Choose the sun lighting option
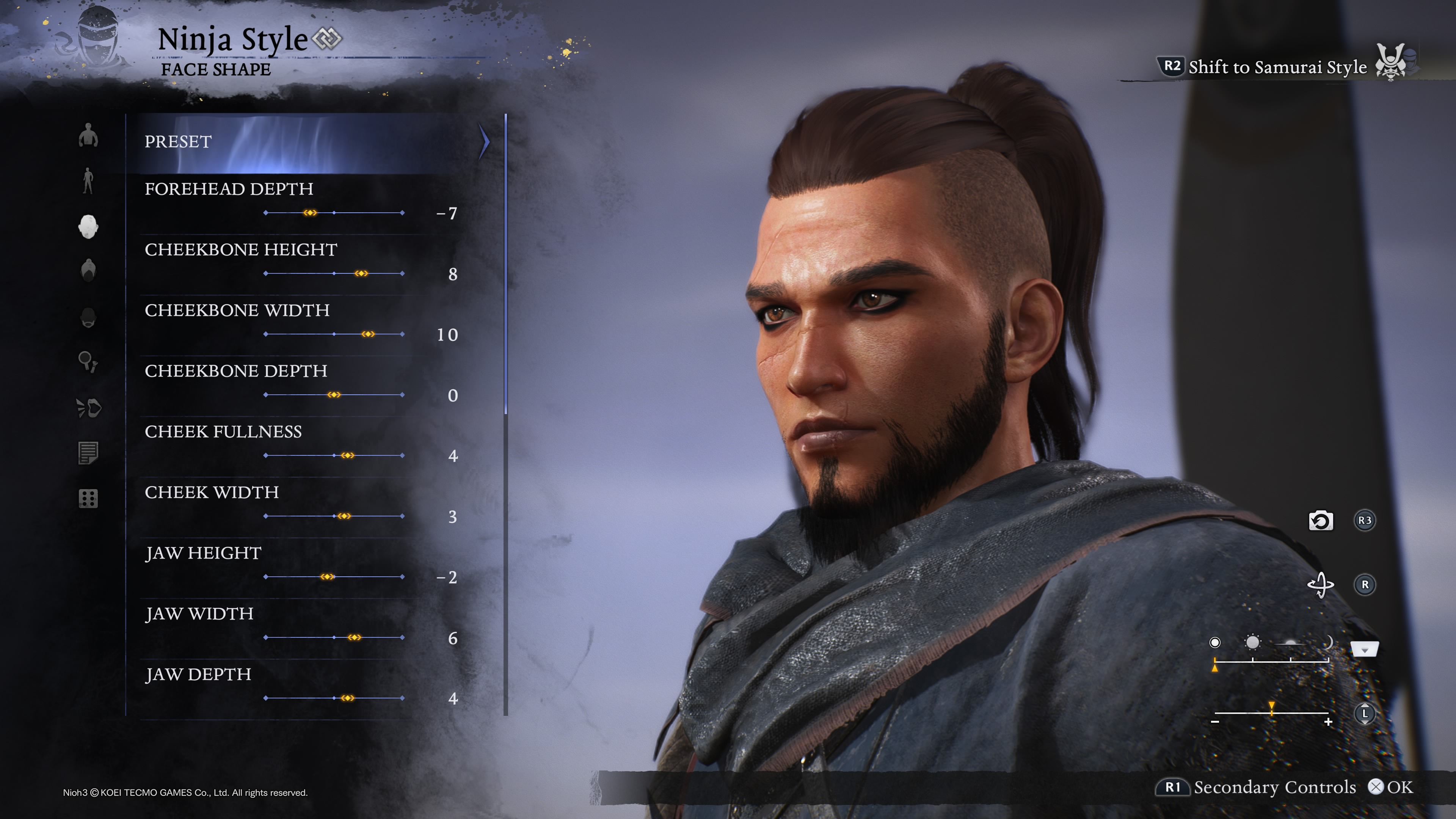The image size is (1456, 819). tap(1252, 643)
